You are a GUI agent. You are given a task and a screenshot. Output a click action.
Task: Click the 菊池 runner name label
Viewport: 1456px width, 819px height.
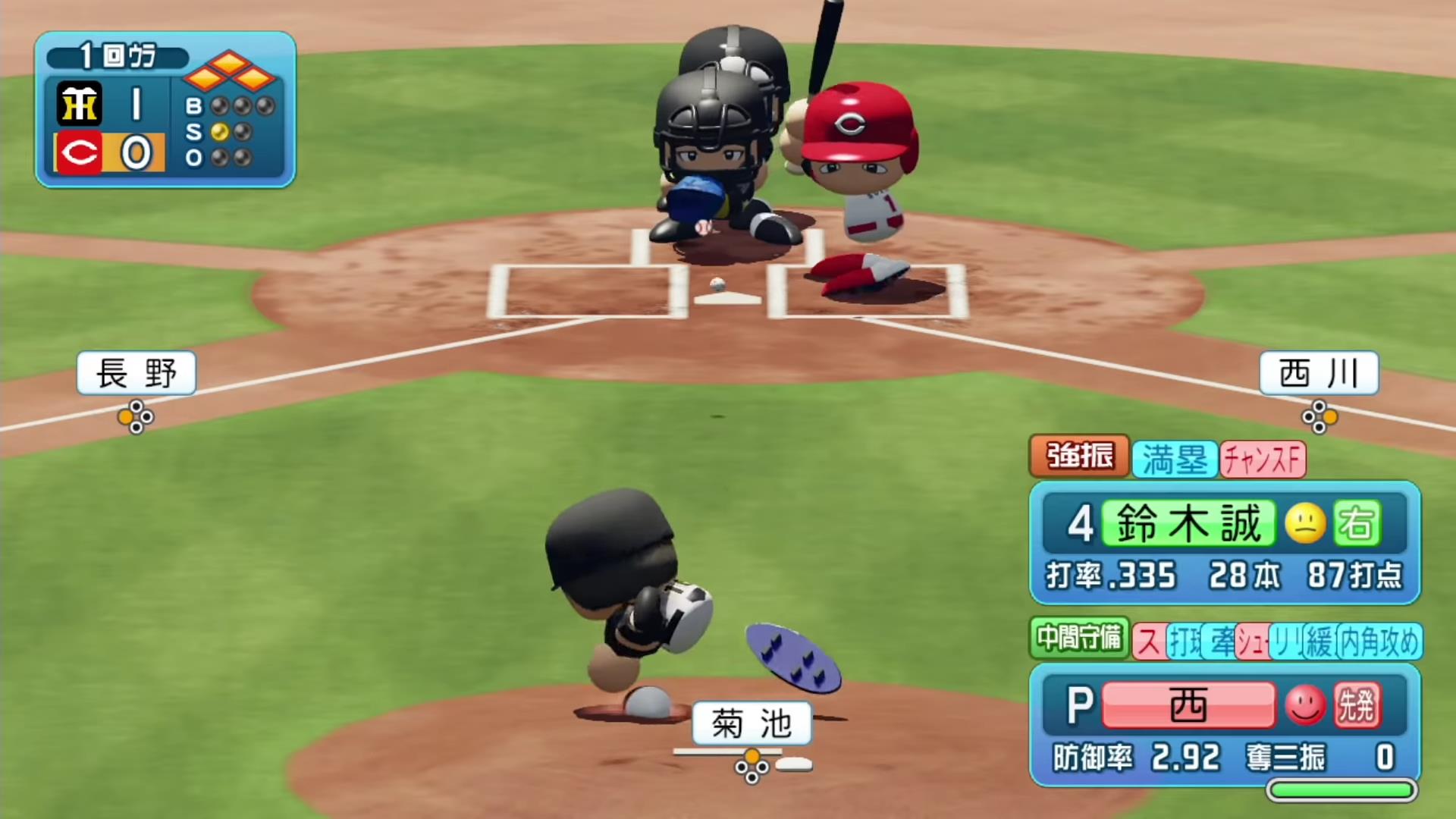[x=752, y=723]
